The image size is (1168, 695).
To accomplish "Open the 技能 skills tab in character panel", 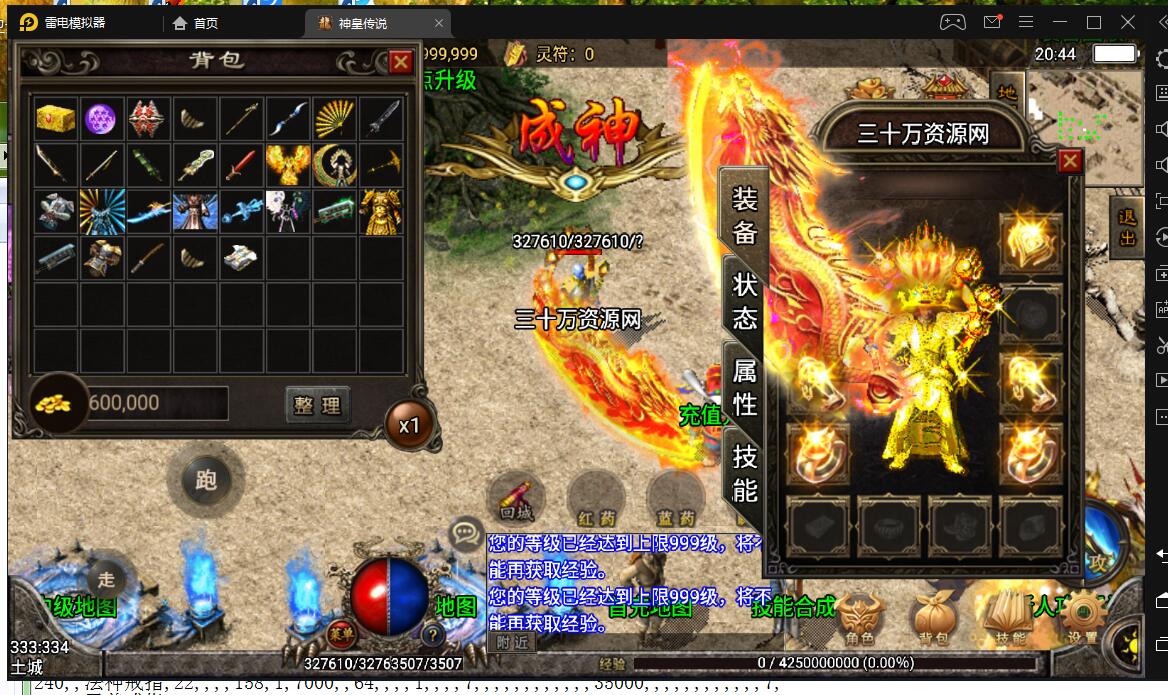I will point(745,472).
